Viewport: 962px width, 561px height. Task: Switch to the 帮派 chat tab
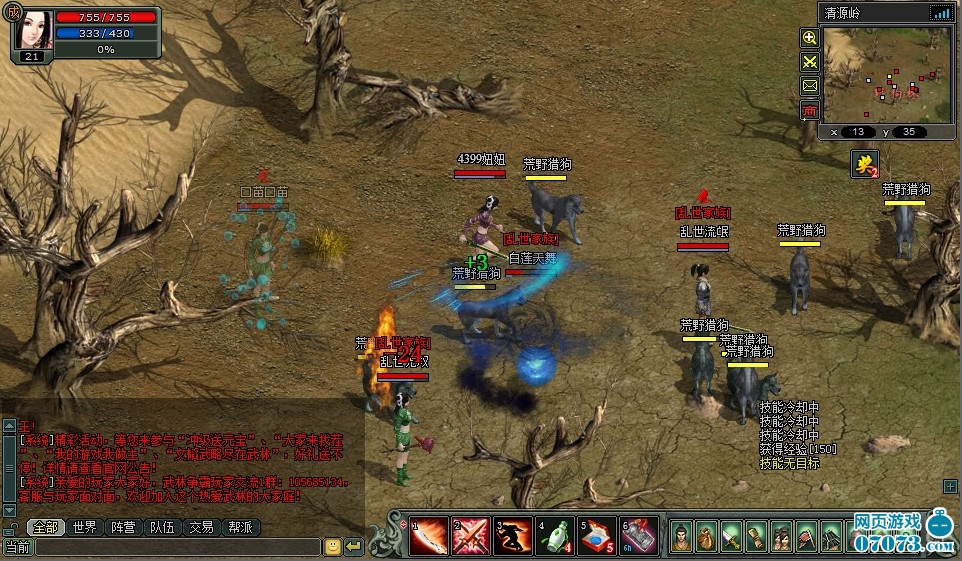click(x=240, y=527)
